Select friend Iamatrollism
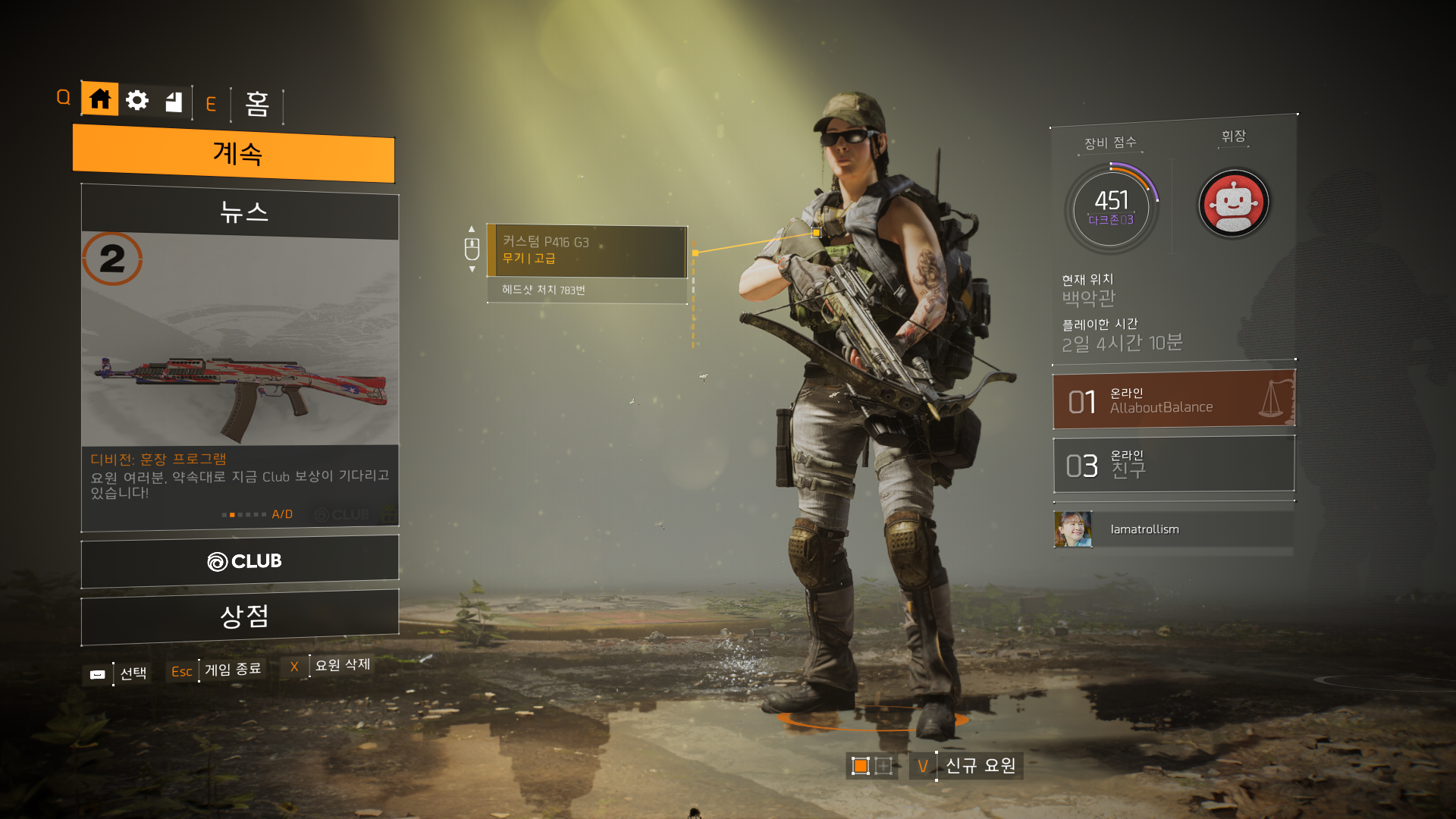The image size is (1456, 819). pos(1144,529)
